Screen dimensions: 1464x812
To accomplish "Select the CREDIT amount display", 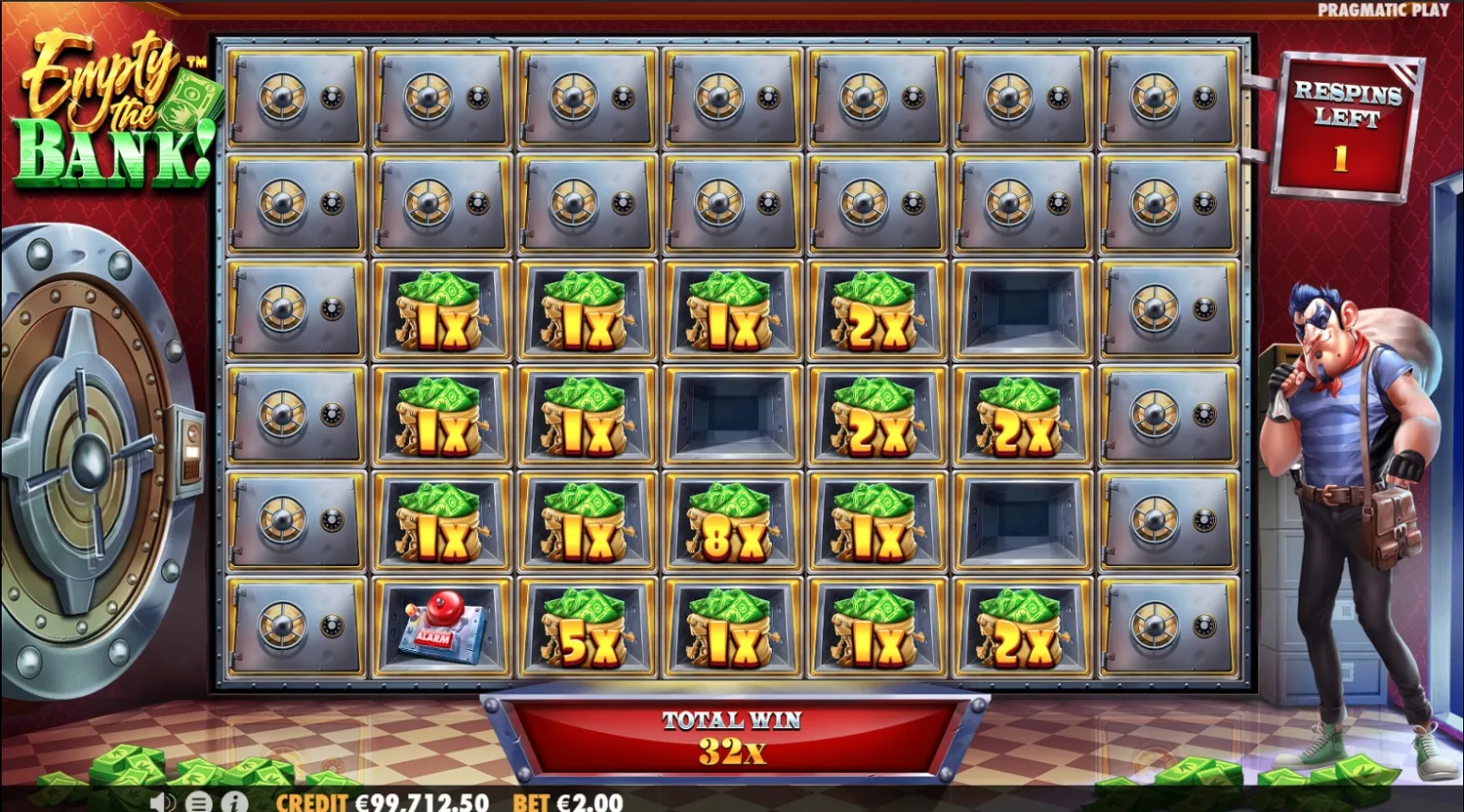I will tap(410, 802).
